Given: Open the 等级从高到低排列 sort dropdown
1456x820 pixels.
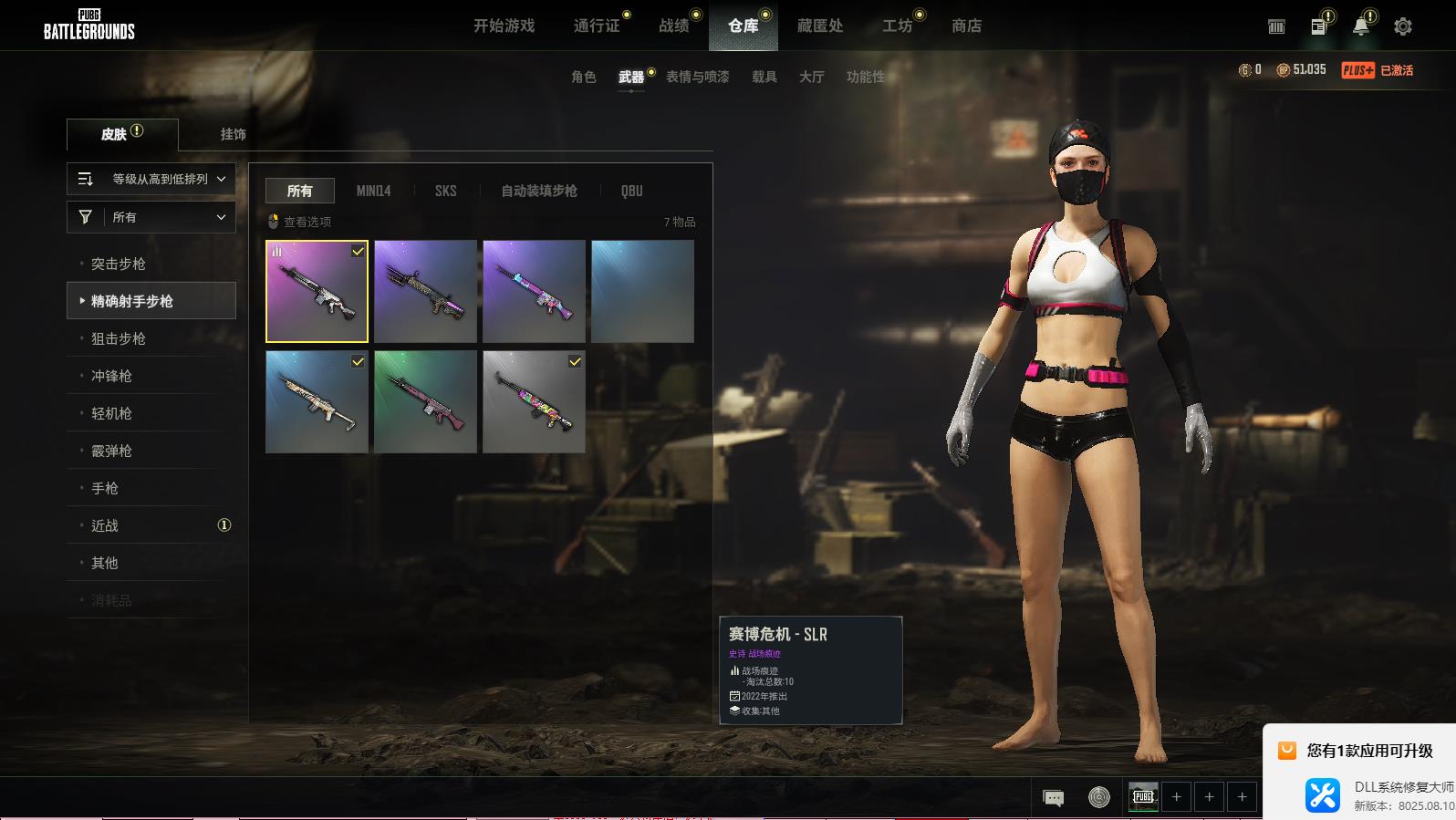Looking at the screenshot, I should click(x=151, y=179).
